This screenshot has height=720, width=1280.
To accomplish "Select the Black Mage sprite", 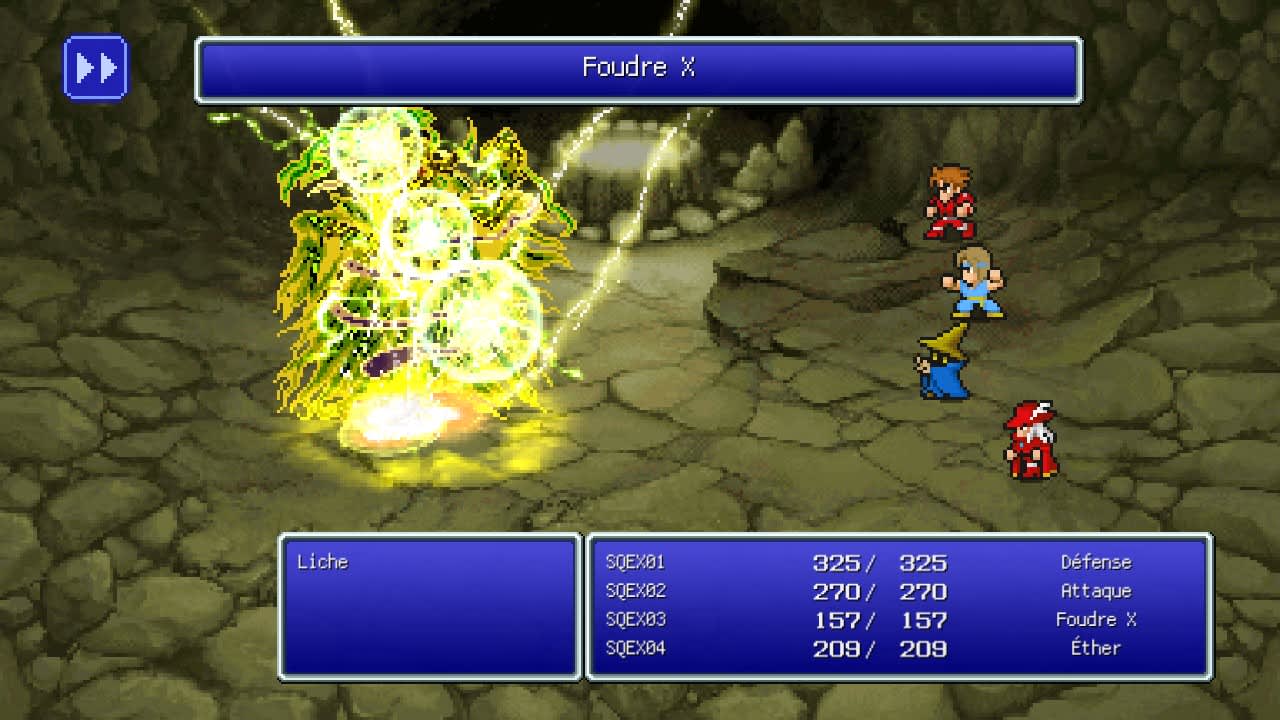I will point(941,365).
